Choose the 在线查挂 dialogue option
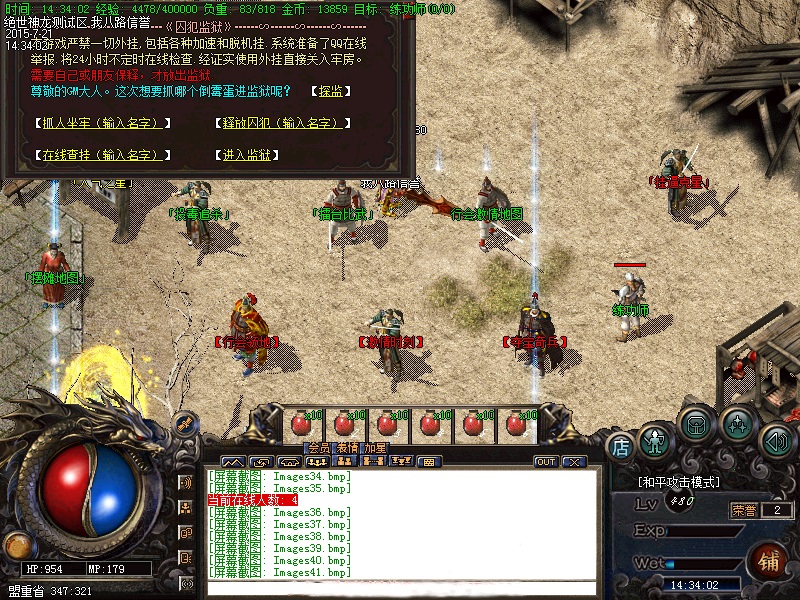This screenshot has width=800, height=600. click(99, 155)
